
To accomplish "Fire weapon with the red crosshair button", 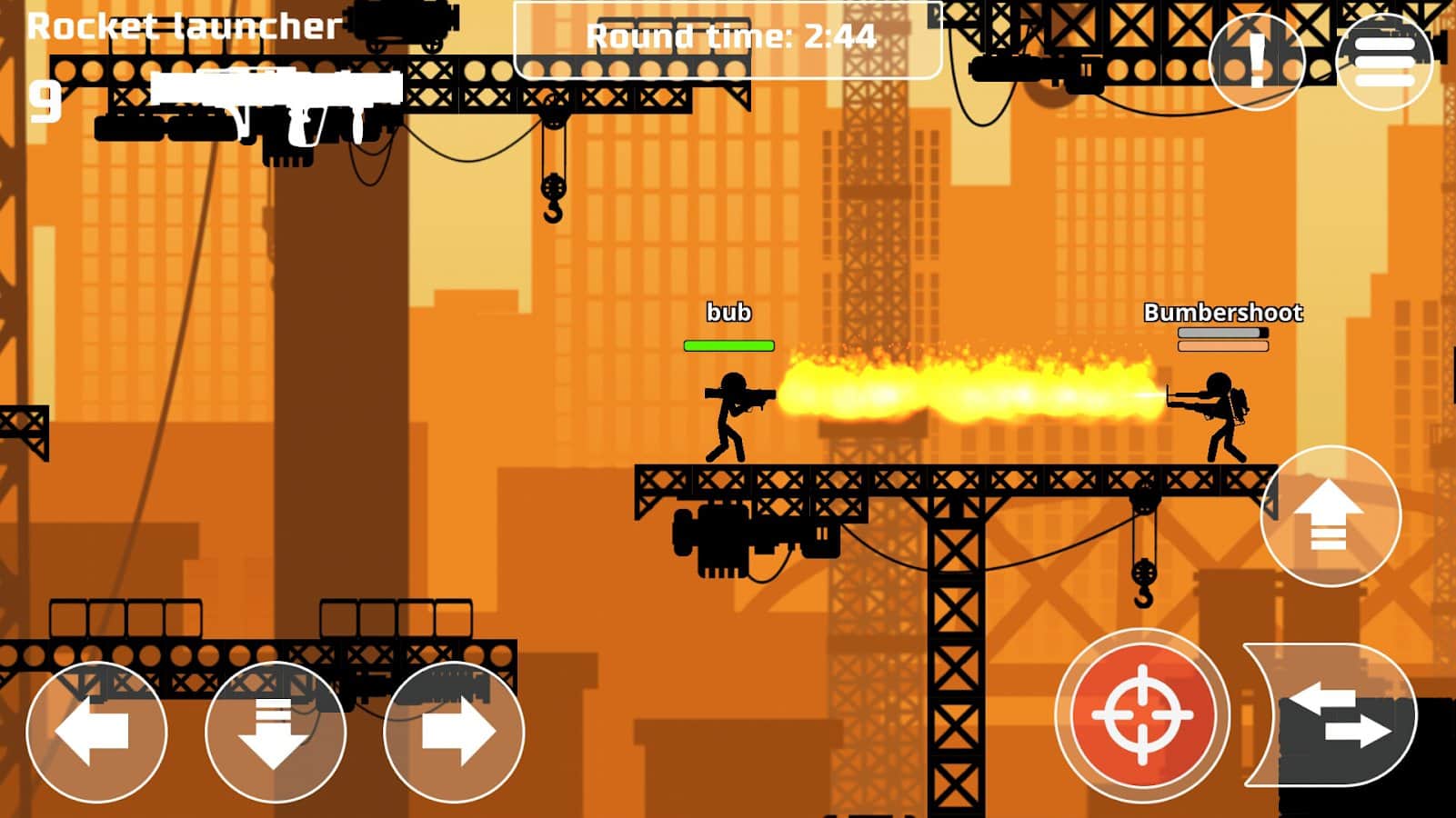I will (1142, 715).
